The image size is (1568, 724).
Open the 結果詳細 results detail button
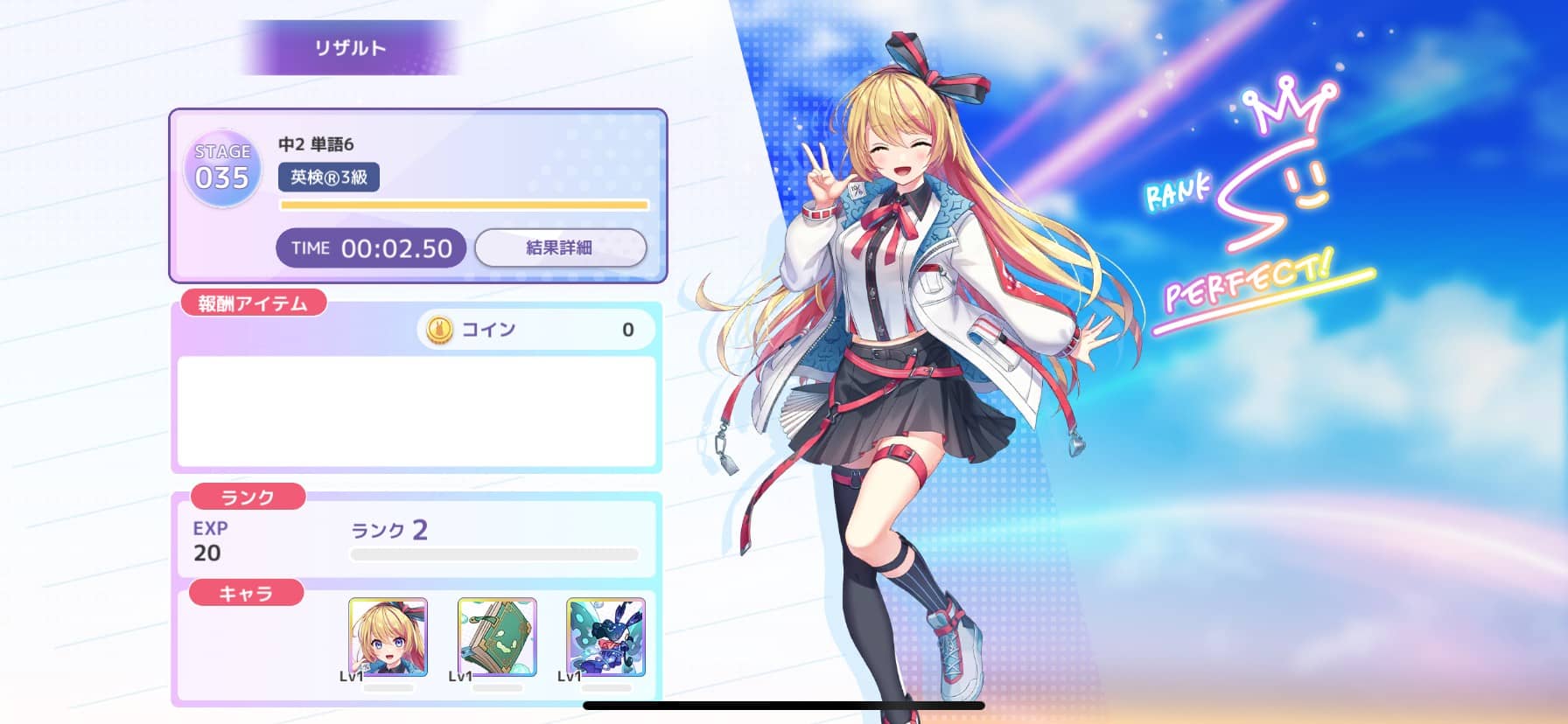pos(561,247)
